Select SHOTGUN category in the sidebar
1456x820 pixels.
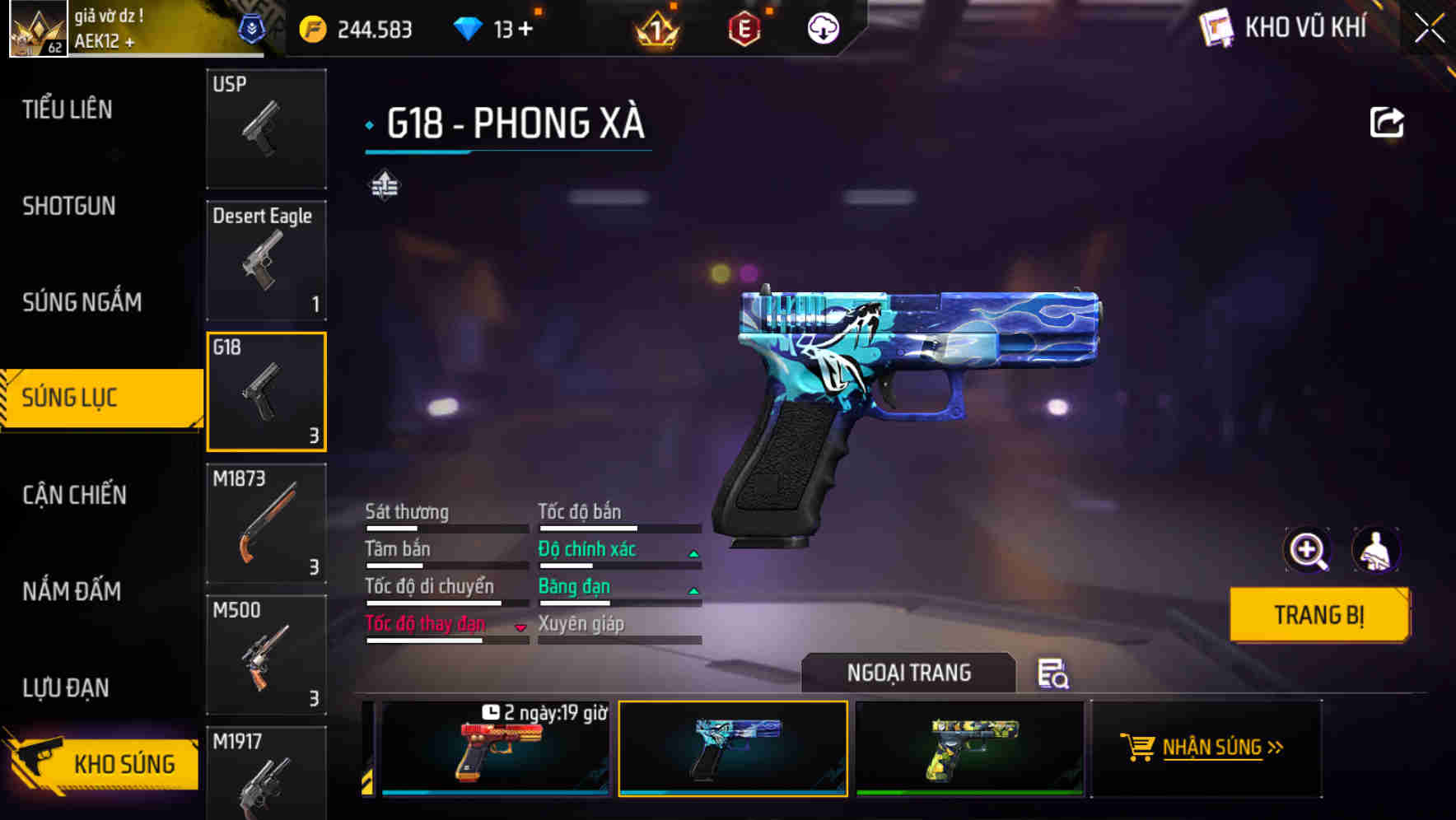click(x=68, y=206)
